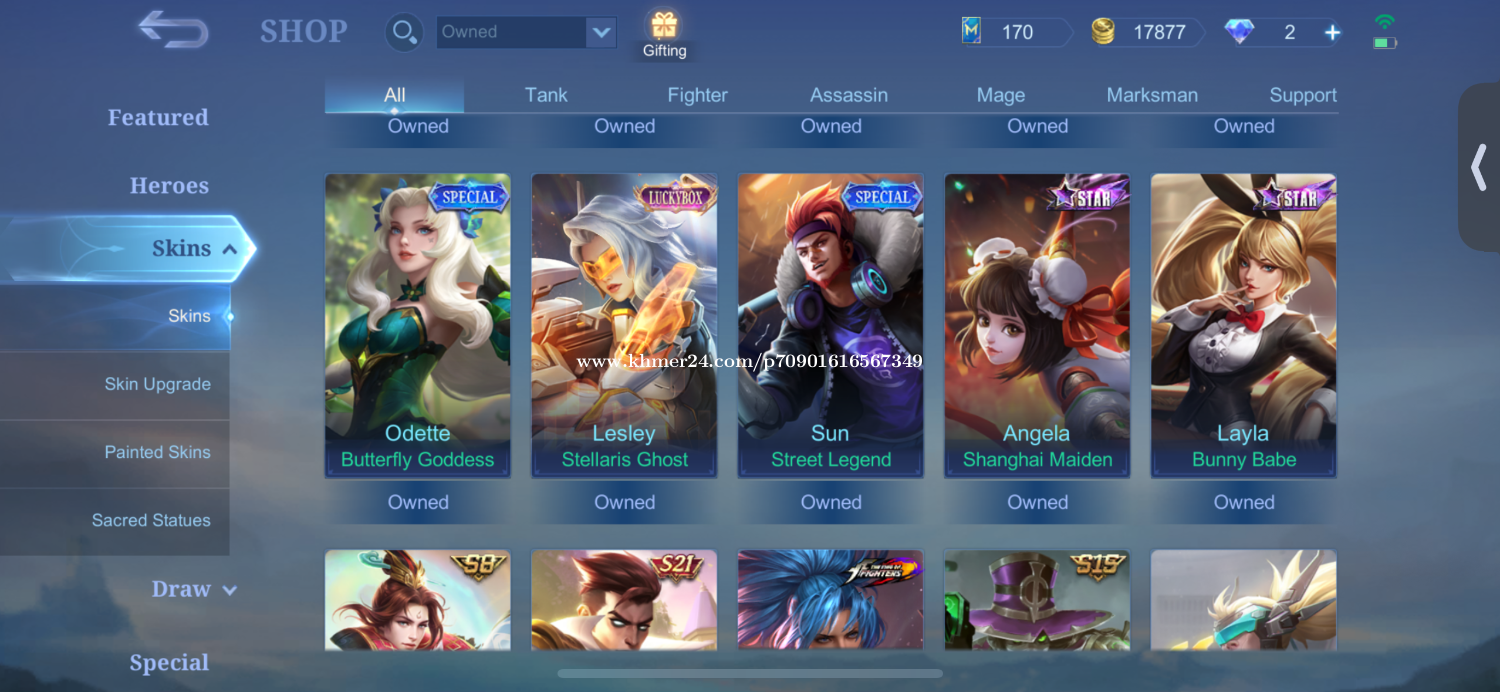Open Painted Skins submenu
Image resolution: width=1500 pixels, height=692 pixels.
[157, 452]
